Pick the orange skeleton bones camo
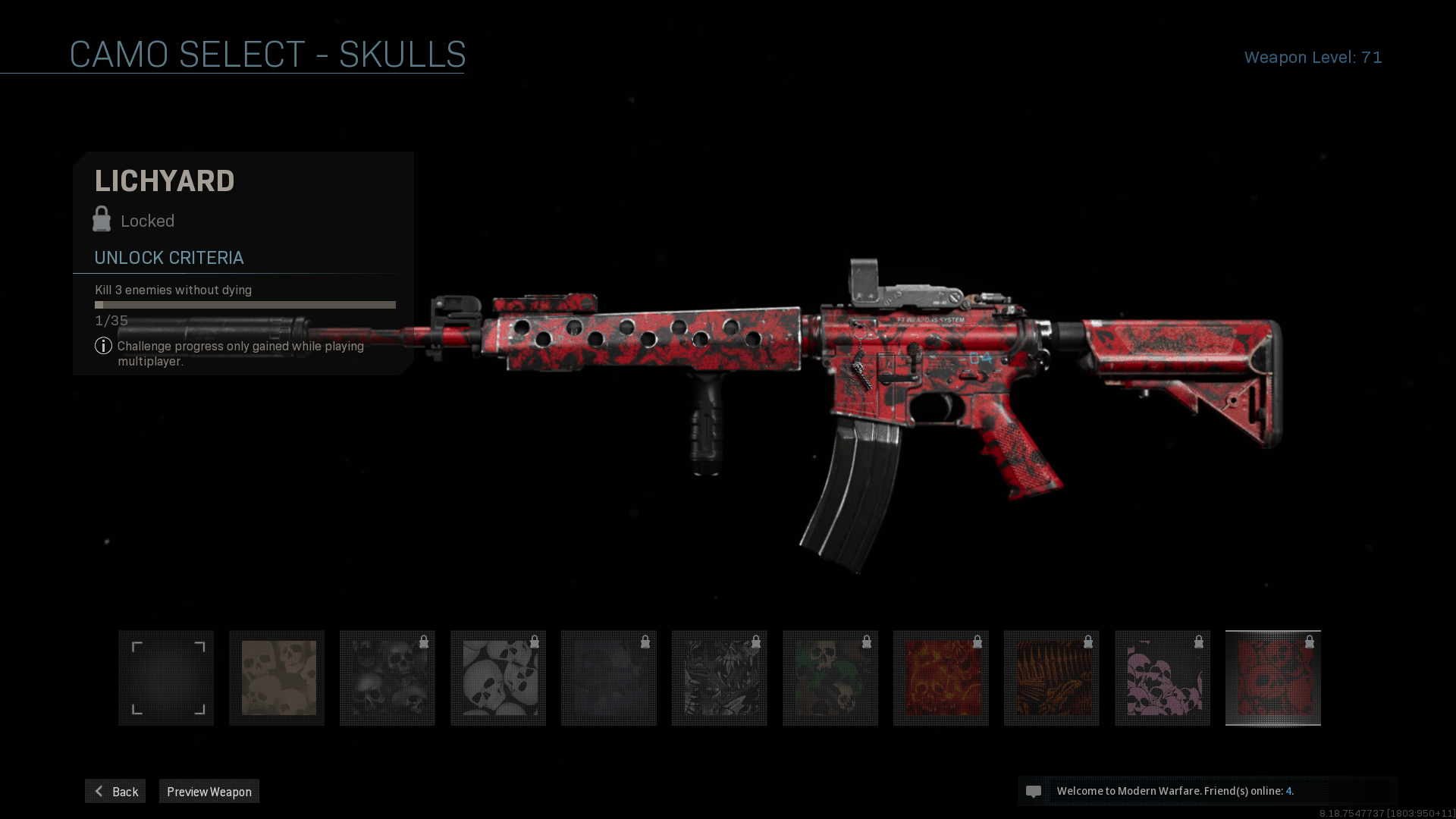 pyautogui.click(x=1052, y=678)
